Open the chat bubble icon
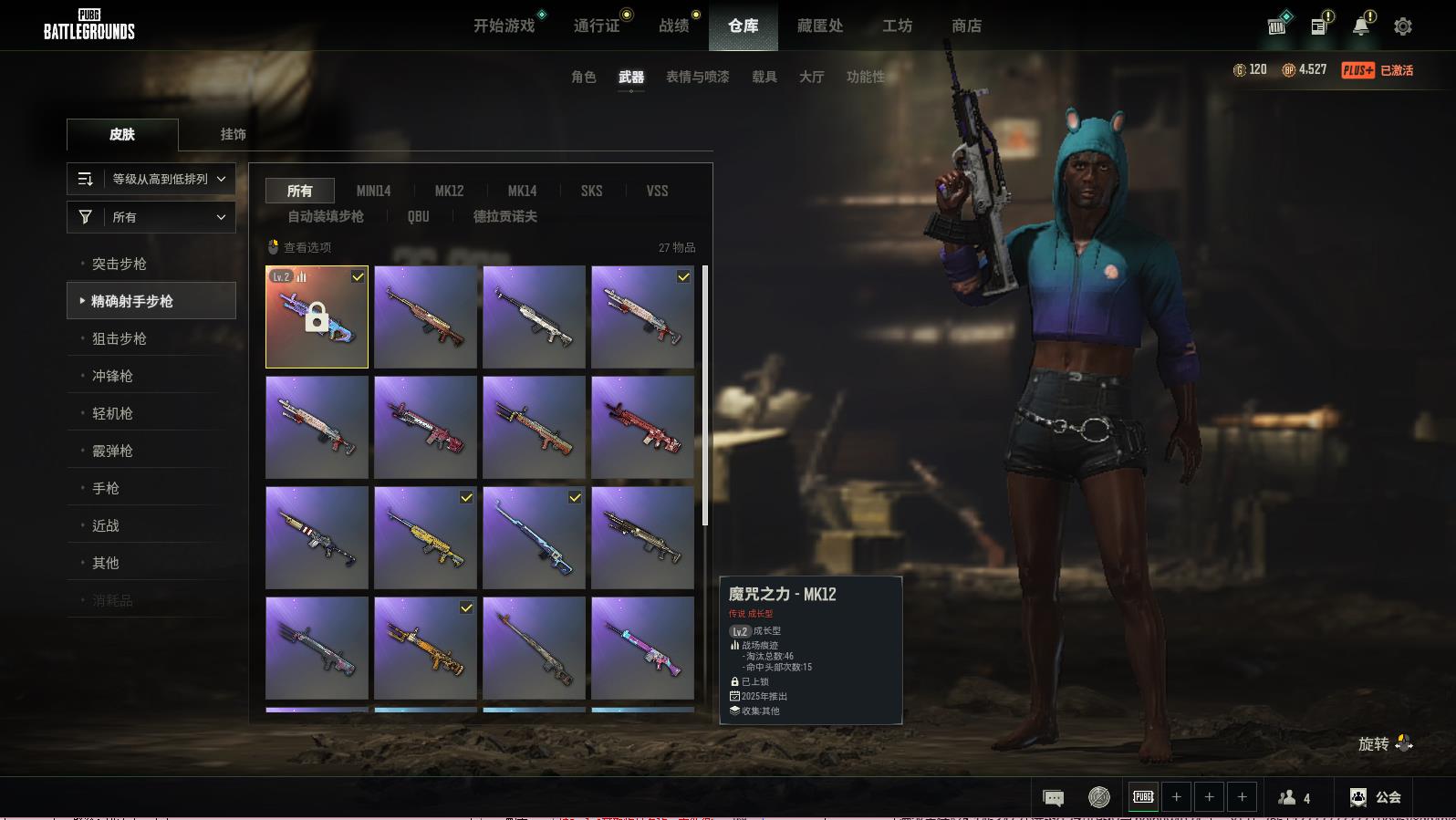 click(x=1053, y=798)
